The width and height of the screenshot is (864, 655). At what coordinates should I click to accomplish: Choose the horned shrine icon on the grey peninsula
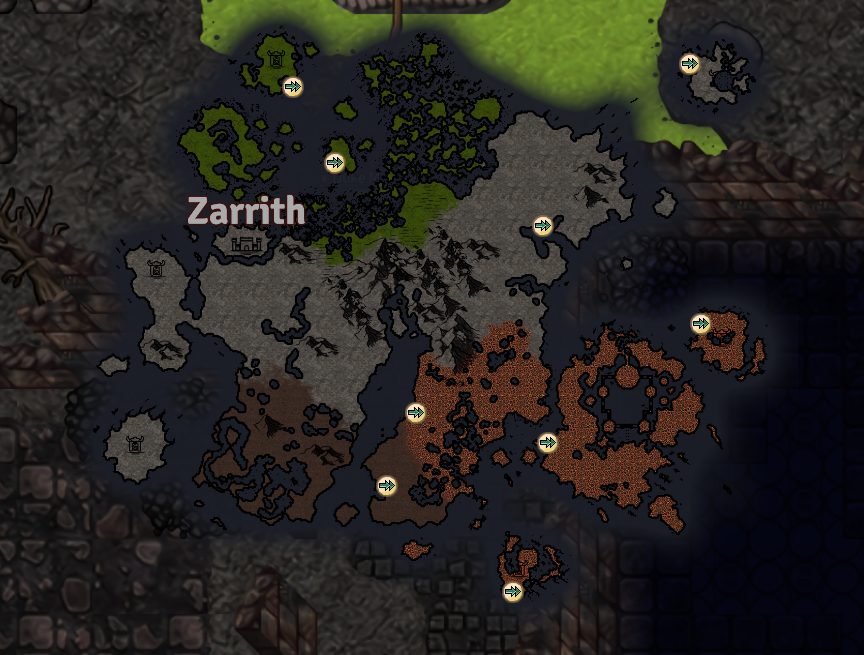pyautogui.click(x=156, y=268)
